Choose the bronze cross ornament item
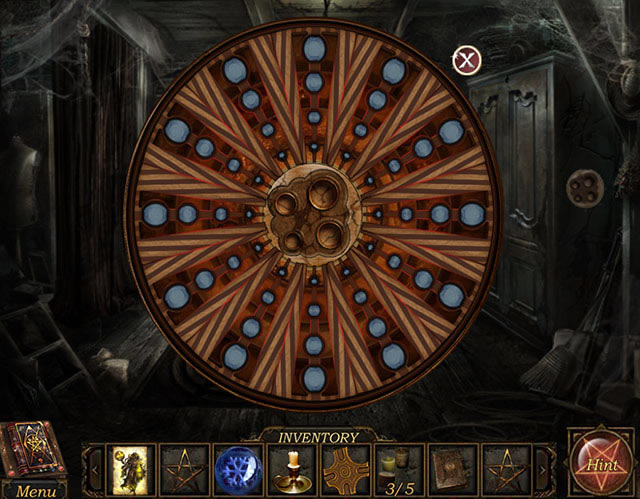640x499 pixels. tap(346, 468)
